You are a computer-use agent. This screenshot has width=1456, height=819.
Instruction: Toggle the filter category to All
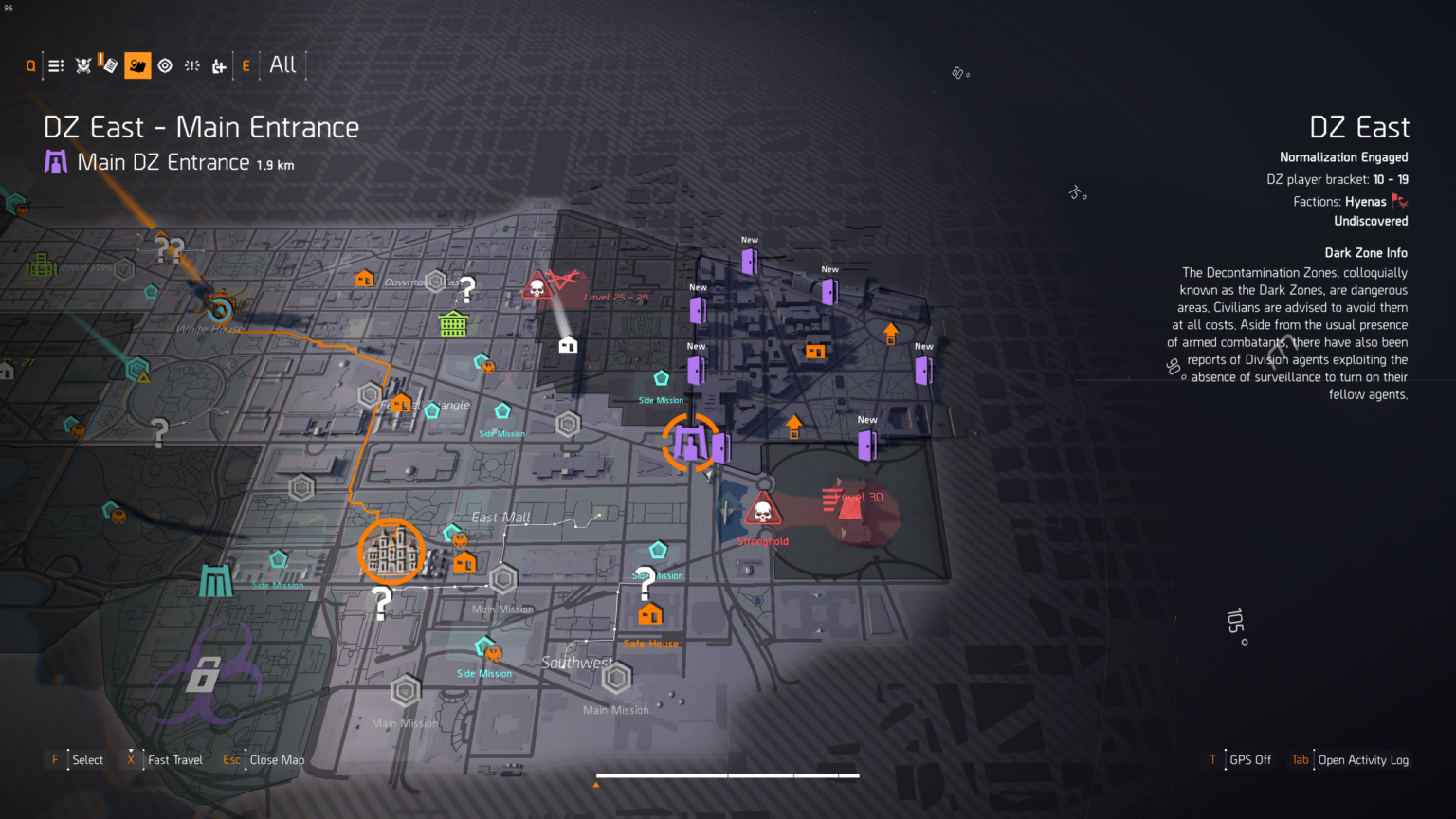[282, 64]
